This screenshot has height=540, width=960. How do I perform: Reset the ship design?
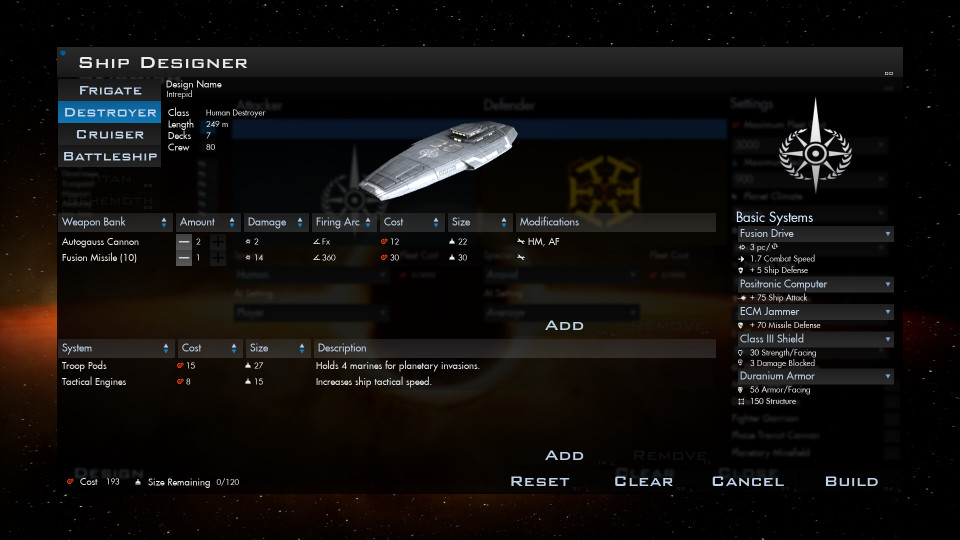point(540,482)
